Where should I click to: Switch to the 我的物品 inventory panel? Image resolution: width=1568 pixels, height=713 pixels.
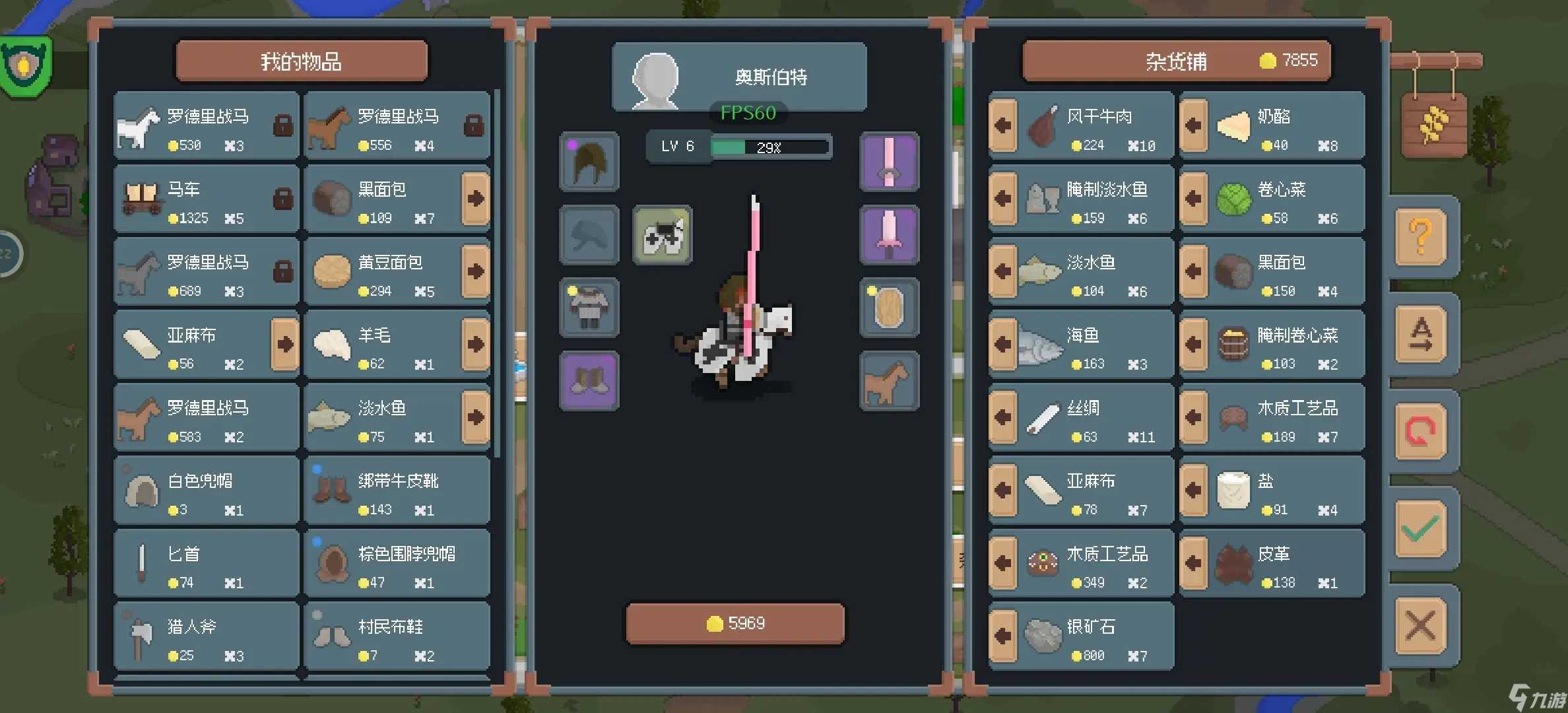[x=301, y=60]
